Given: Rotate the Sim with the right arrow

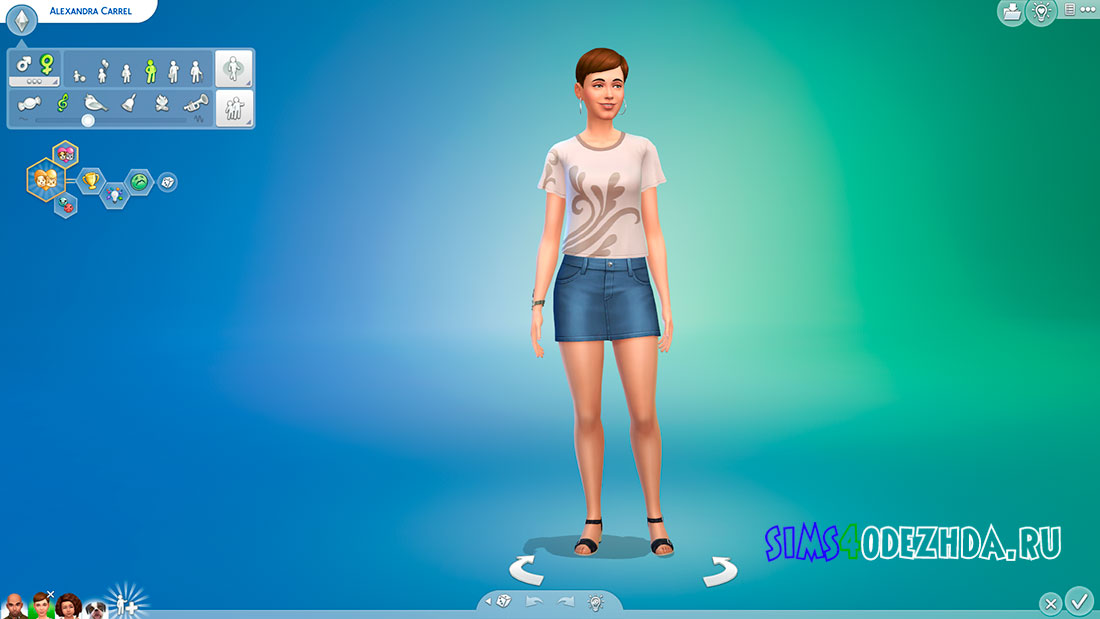Looking at the screenshot, I should tap(719, 571).
